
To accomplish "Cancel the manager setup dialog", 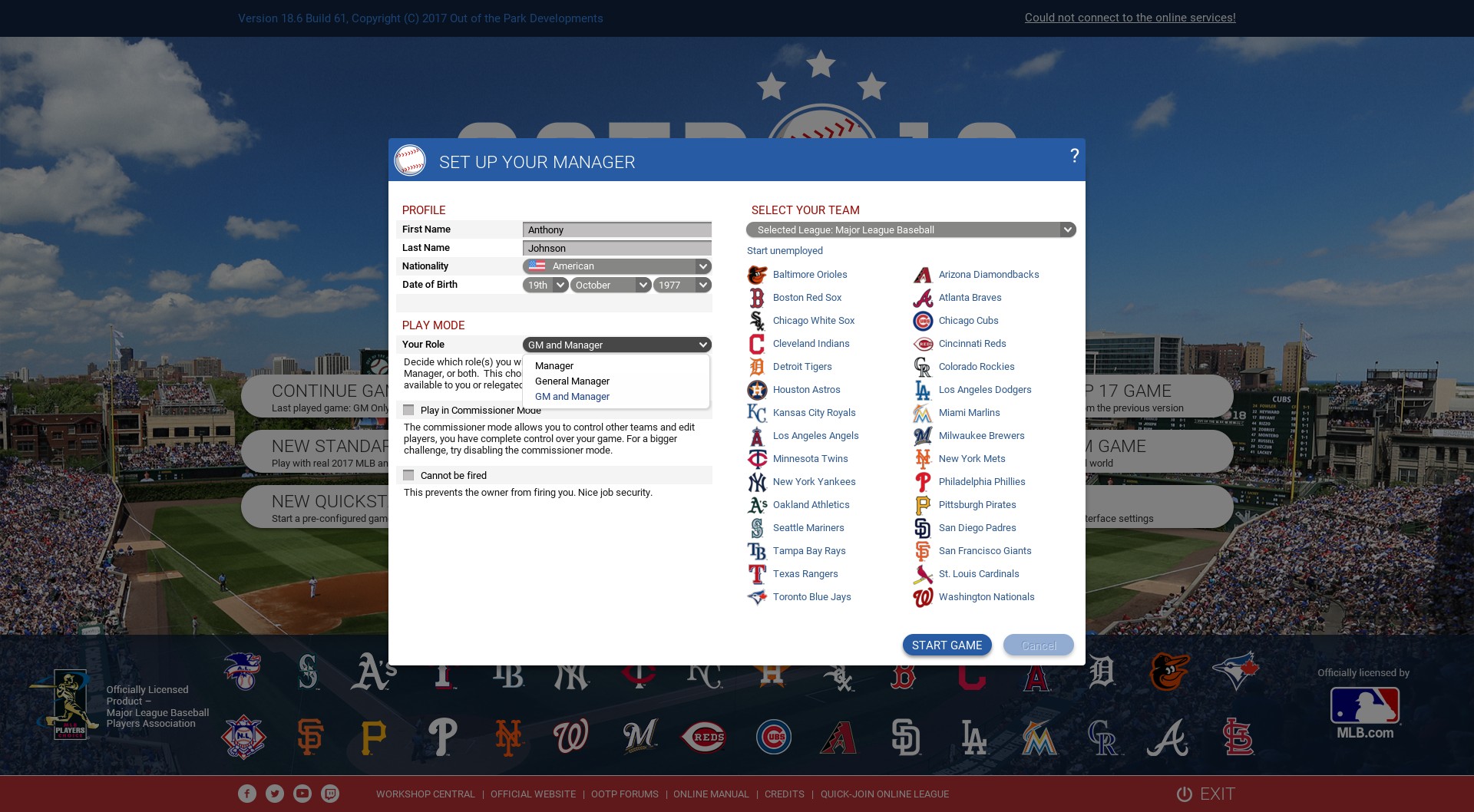I will (1038, 645).
